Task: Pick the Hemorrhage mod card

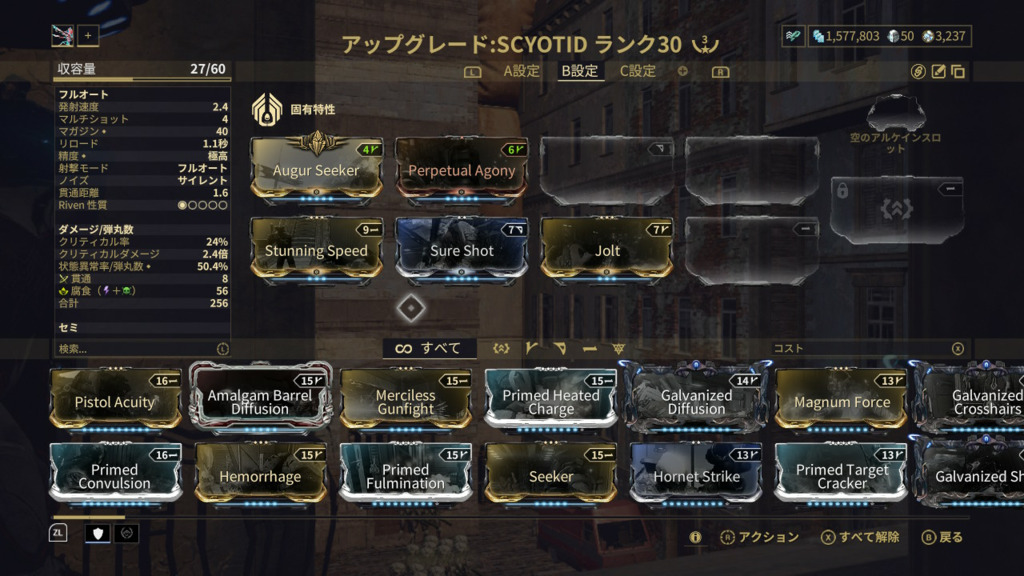Action: coord(260,474)
